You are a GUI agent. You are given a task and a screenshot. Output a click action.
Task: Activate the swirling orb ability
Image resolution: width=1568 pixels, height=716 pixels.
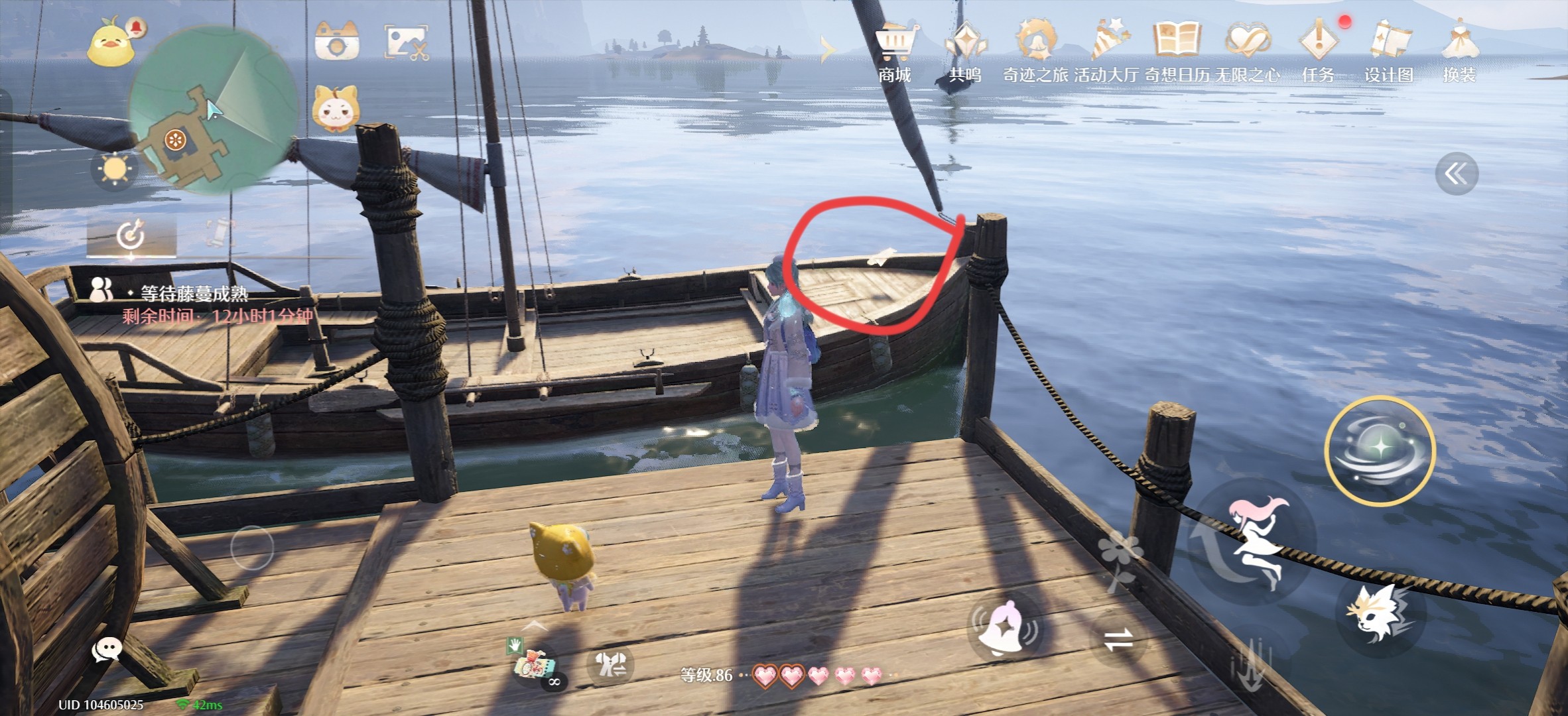tap(1380, 451)
